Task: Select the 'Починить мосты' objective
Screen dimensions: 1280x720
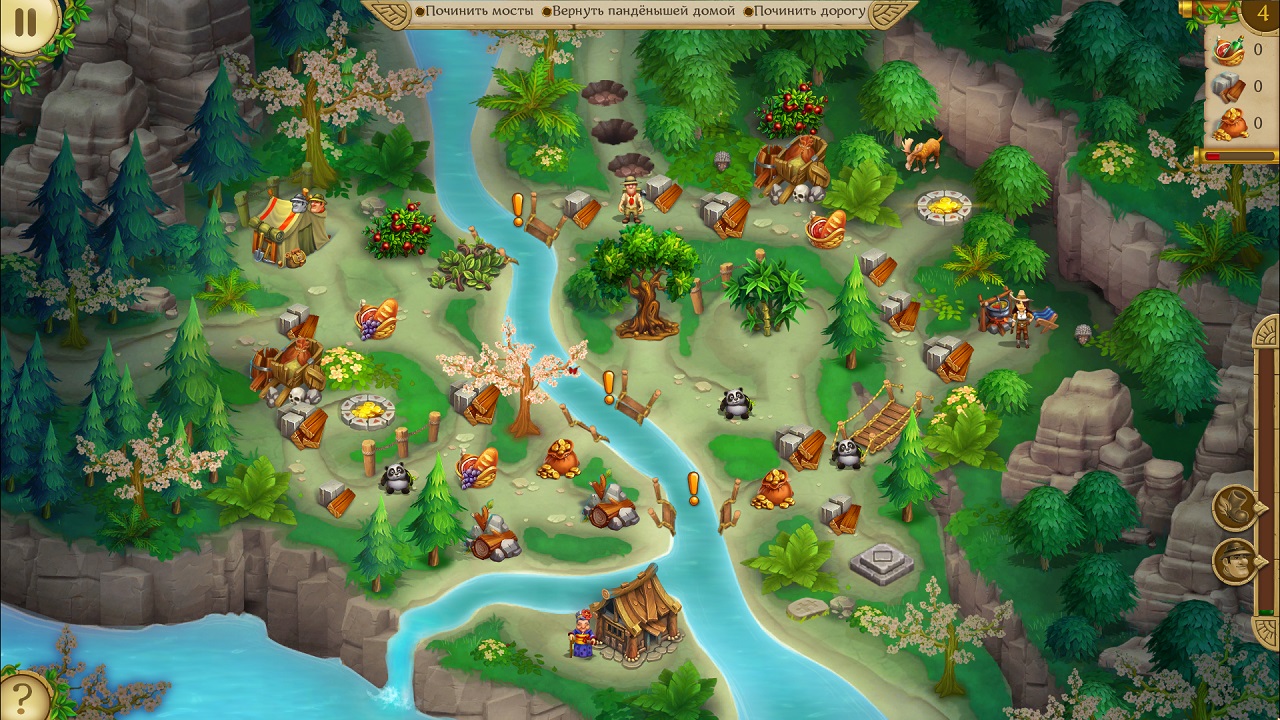Action: 473,11
